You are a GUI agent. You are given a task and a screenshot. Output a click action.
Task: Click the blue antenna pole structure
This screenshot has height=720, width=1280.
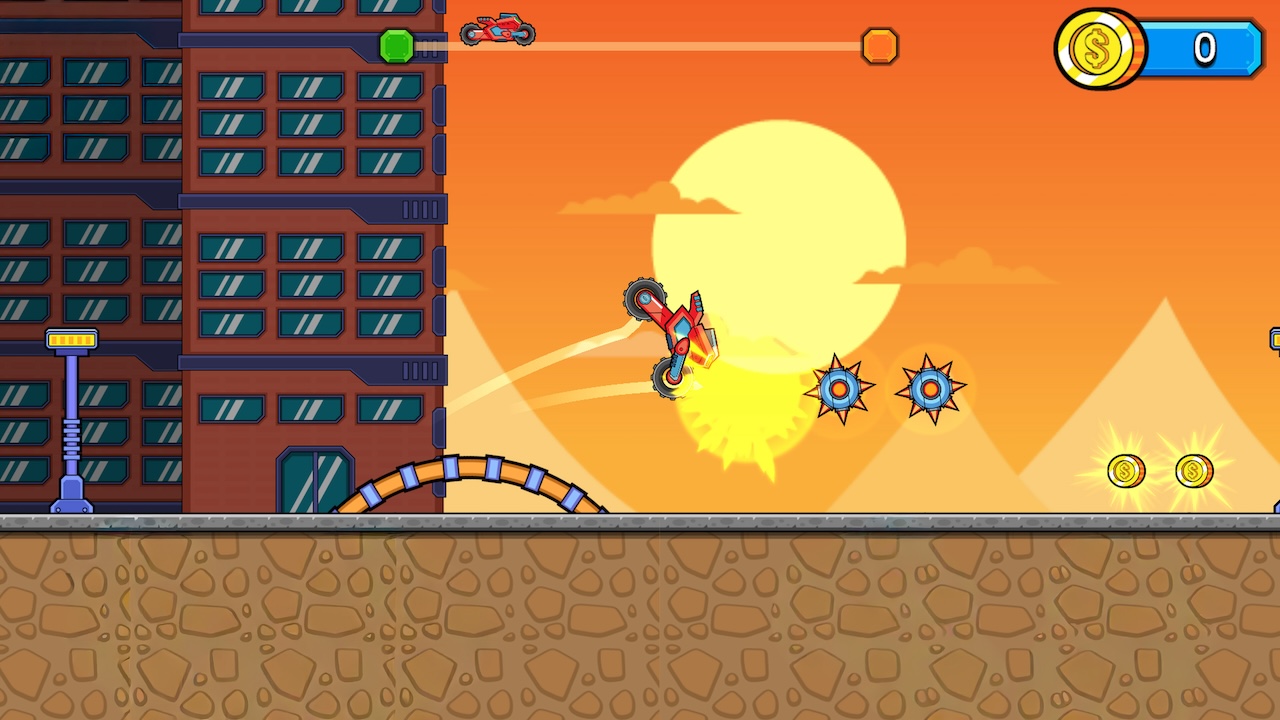(70, 420)
